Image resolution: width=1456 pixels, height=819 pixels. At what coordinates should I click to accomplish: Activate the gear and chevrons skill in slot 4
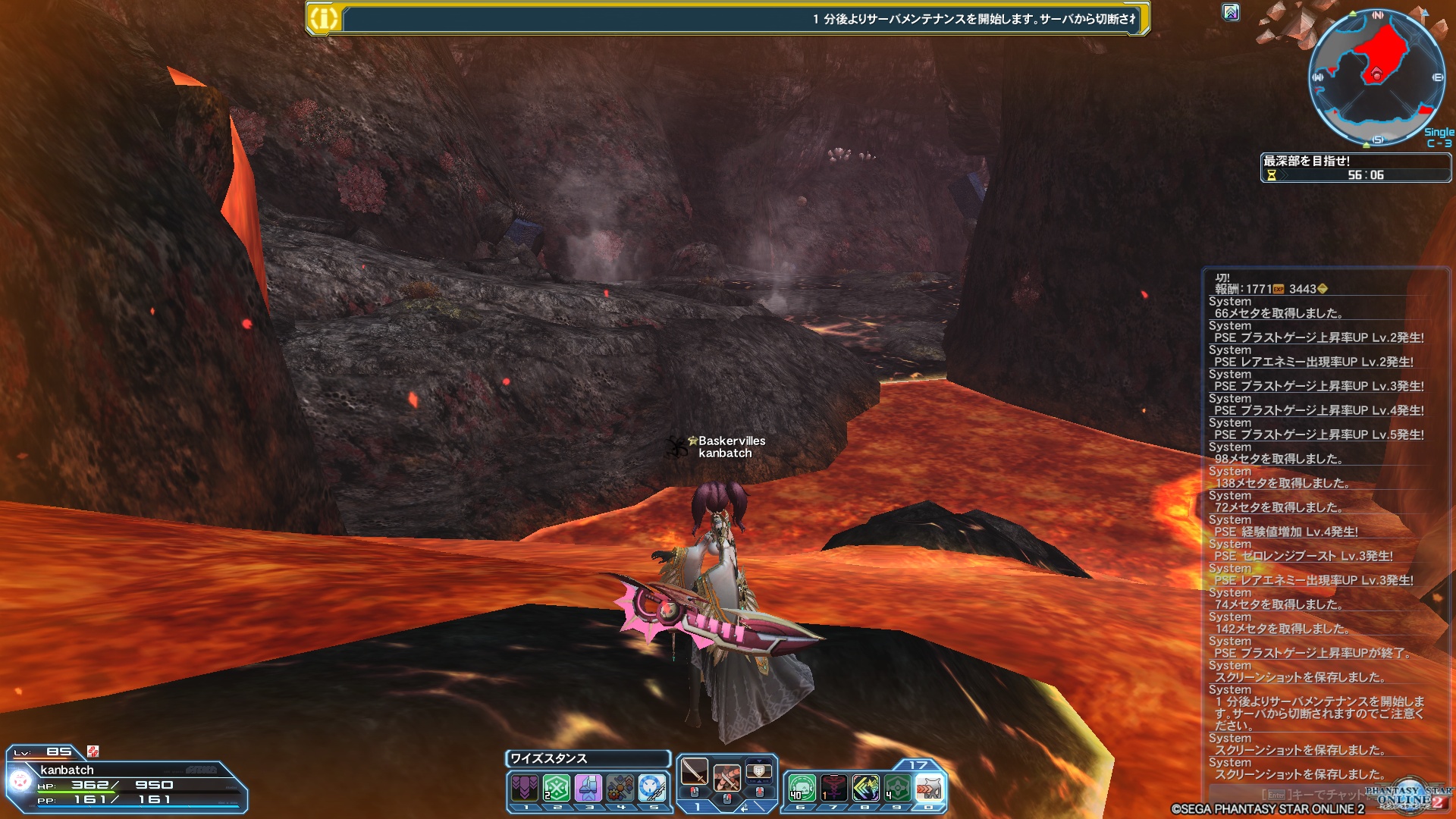click(x=620, y=788)
